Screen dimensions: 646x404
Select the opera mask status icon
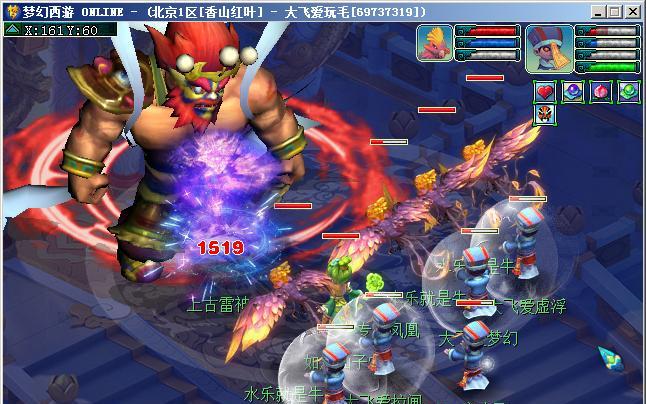click(546, 113)
